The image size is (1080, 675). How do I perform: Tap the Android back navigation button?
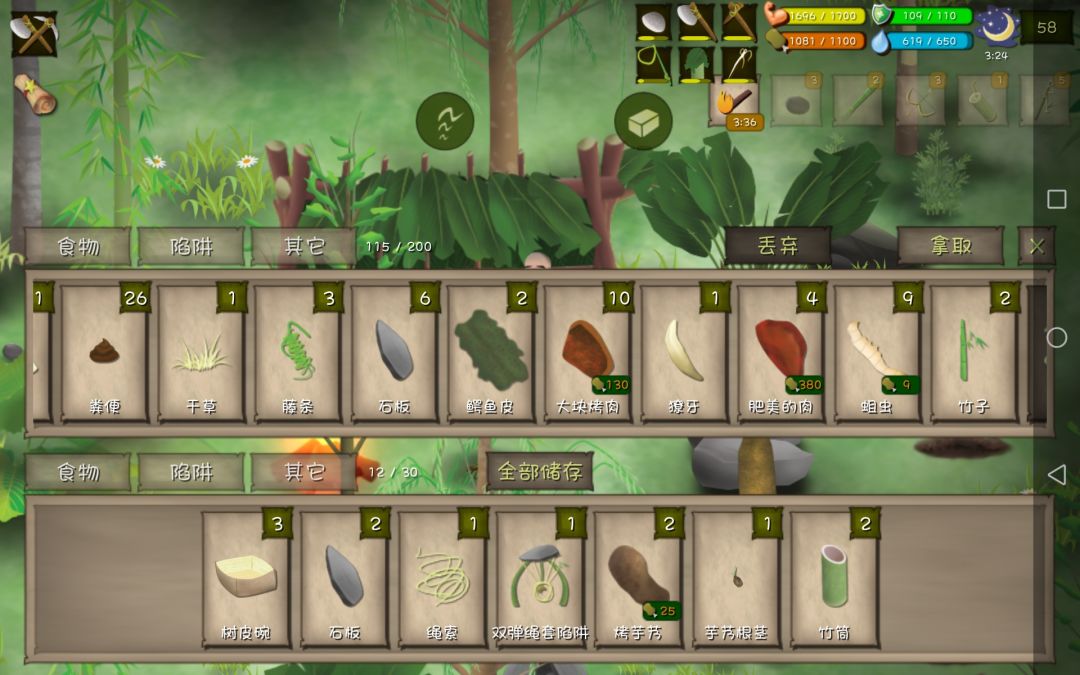pyautogui.click(x=1056, y=473)
